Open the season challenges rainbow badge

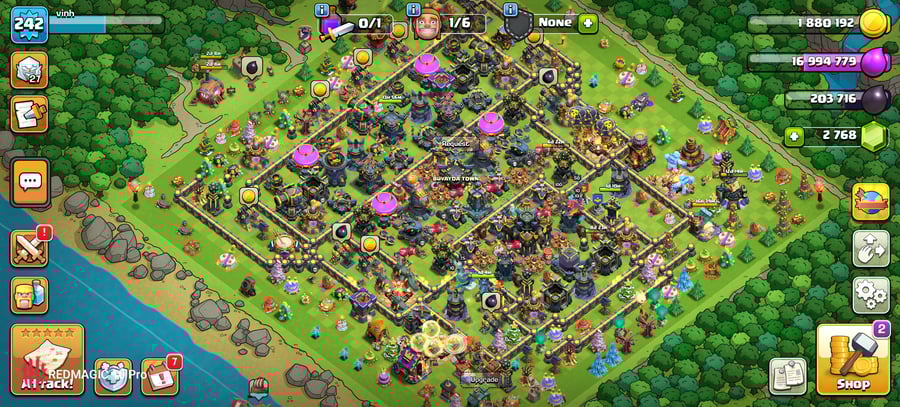pyautogui.click(x=870, y=201)
